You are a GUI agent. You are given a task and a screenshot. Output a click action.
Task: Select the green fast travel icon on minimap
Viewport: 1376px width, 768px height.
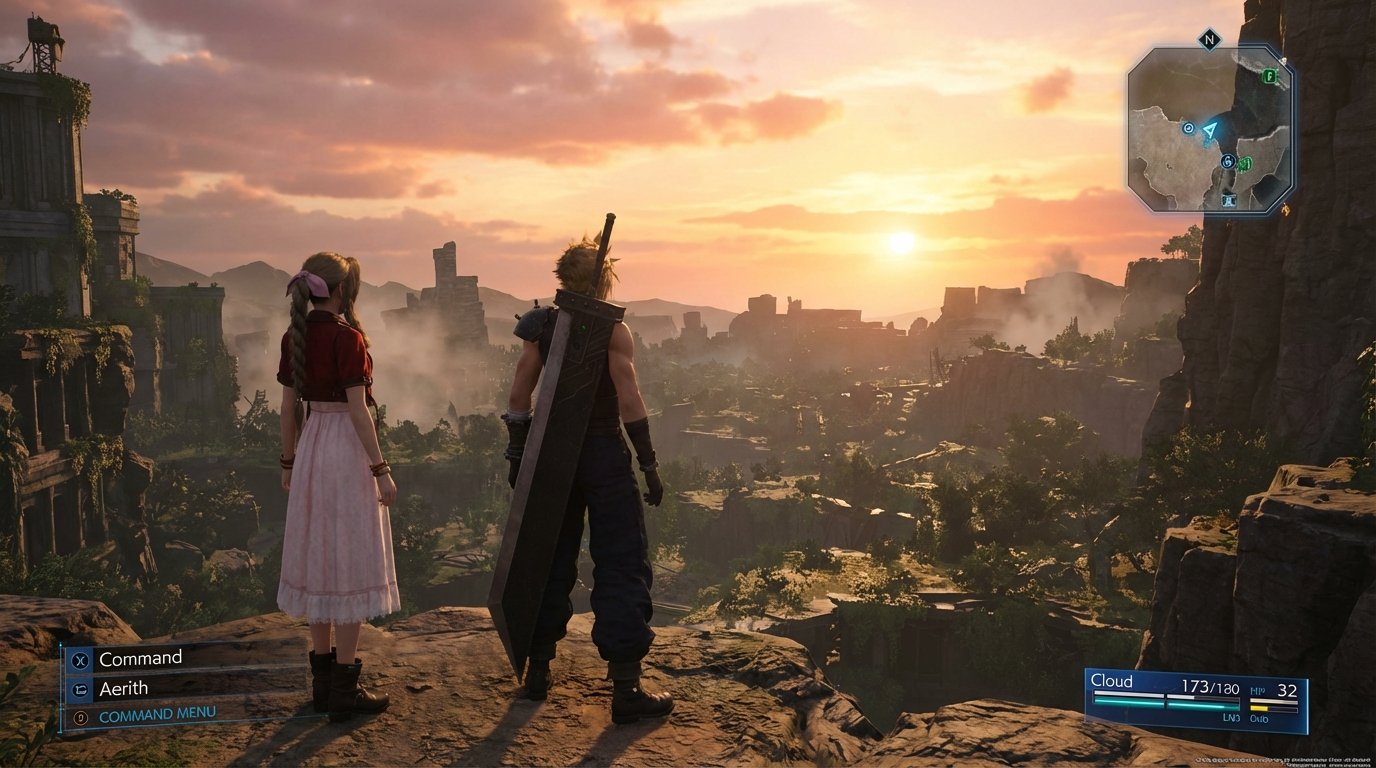click(x=1270, y=75)
